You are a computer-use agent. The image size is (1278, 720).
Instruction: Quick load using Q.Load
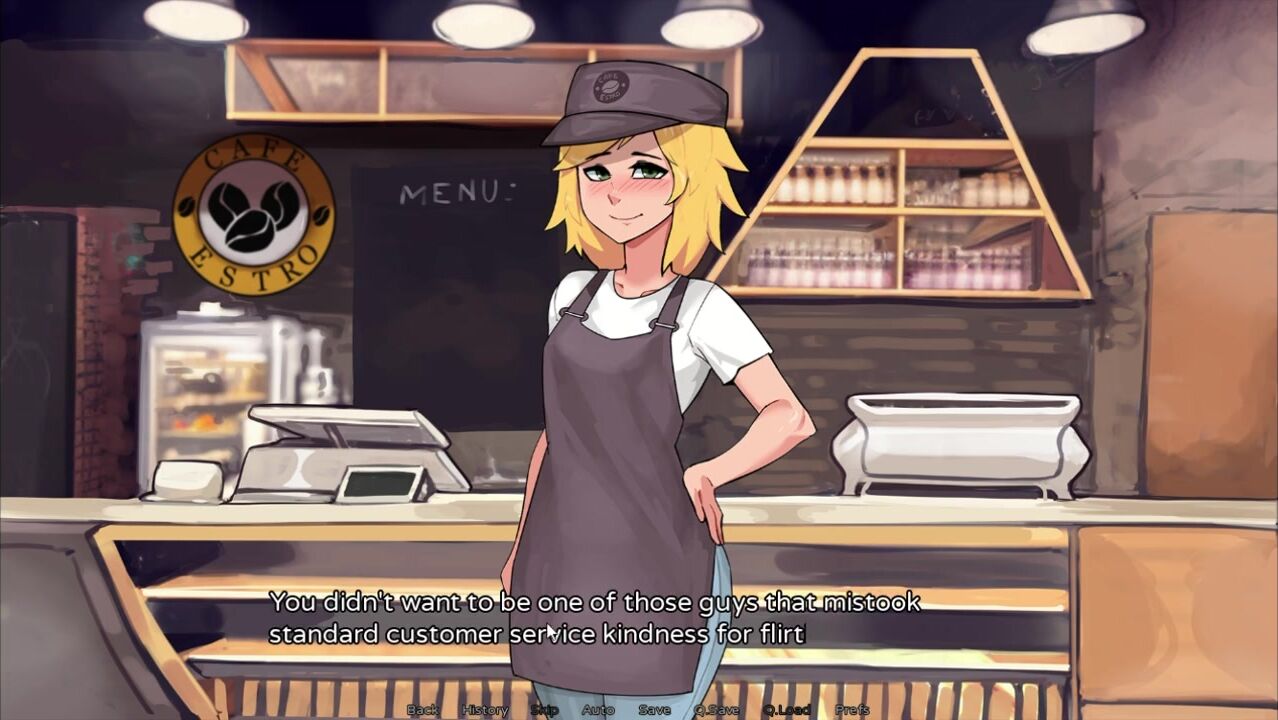[x=786, y=710]
